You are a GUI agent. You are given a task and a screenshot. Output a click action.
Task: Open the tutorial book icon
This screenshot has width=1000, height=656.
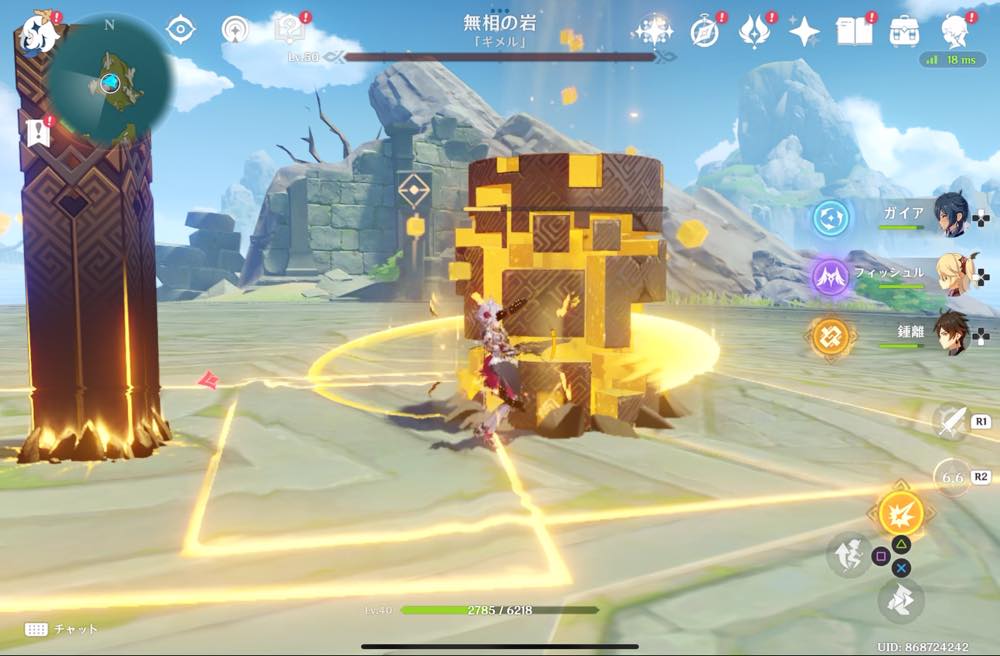pyautogui.click(x=289, y=30)
